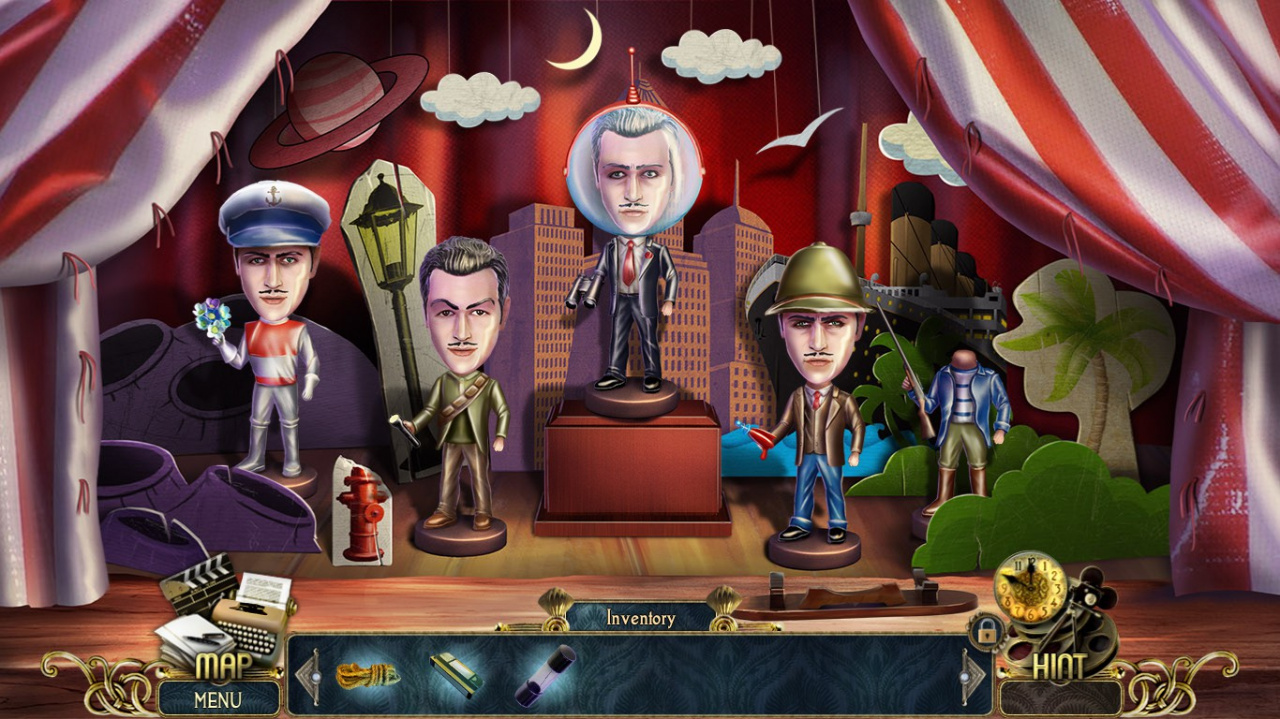Show previous inventory items with left arrow

pos(307,677)
